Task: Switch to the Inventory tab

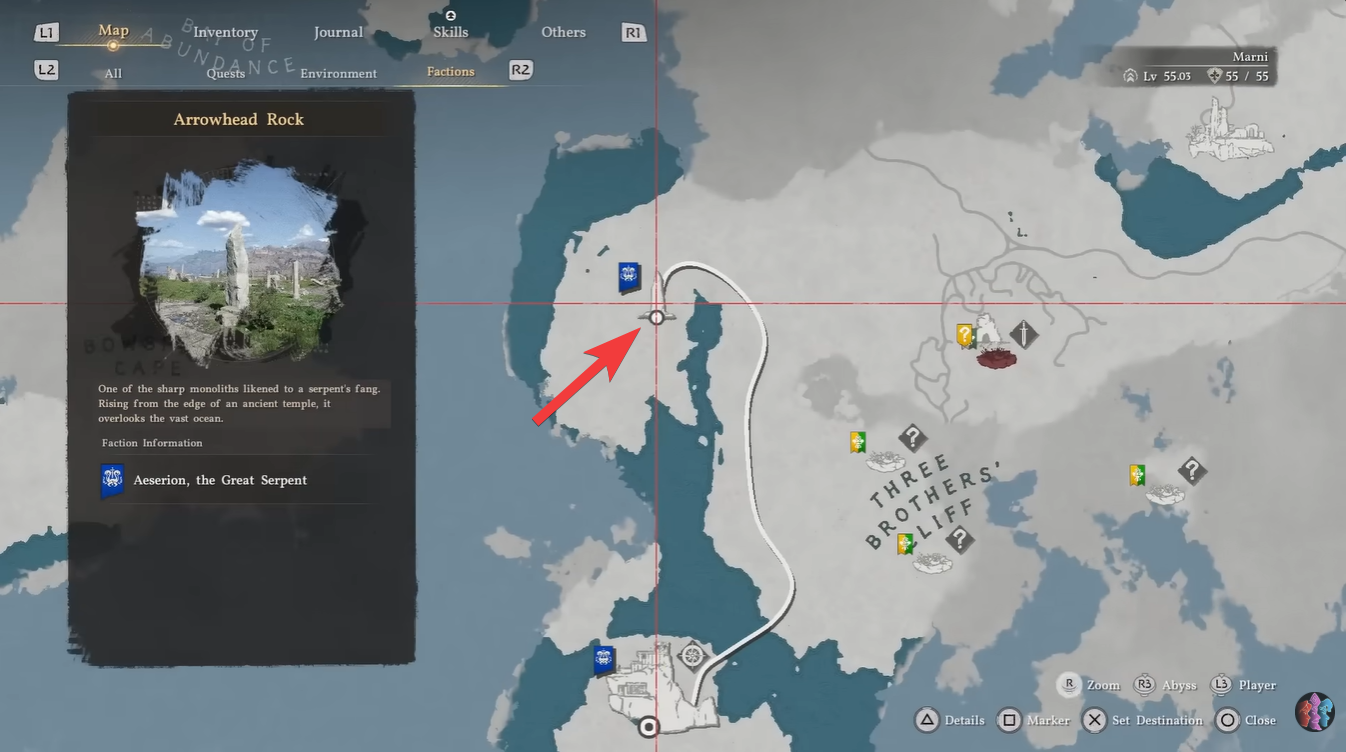Action: (225, 31)
